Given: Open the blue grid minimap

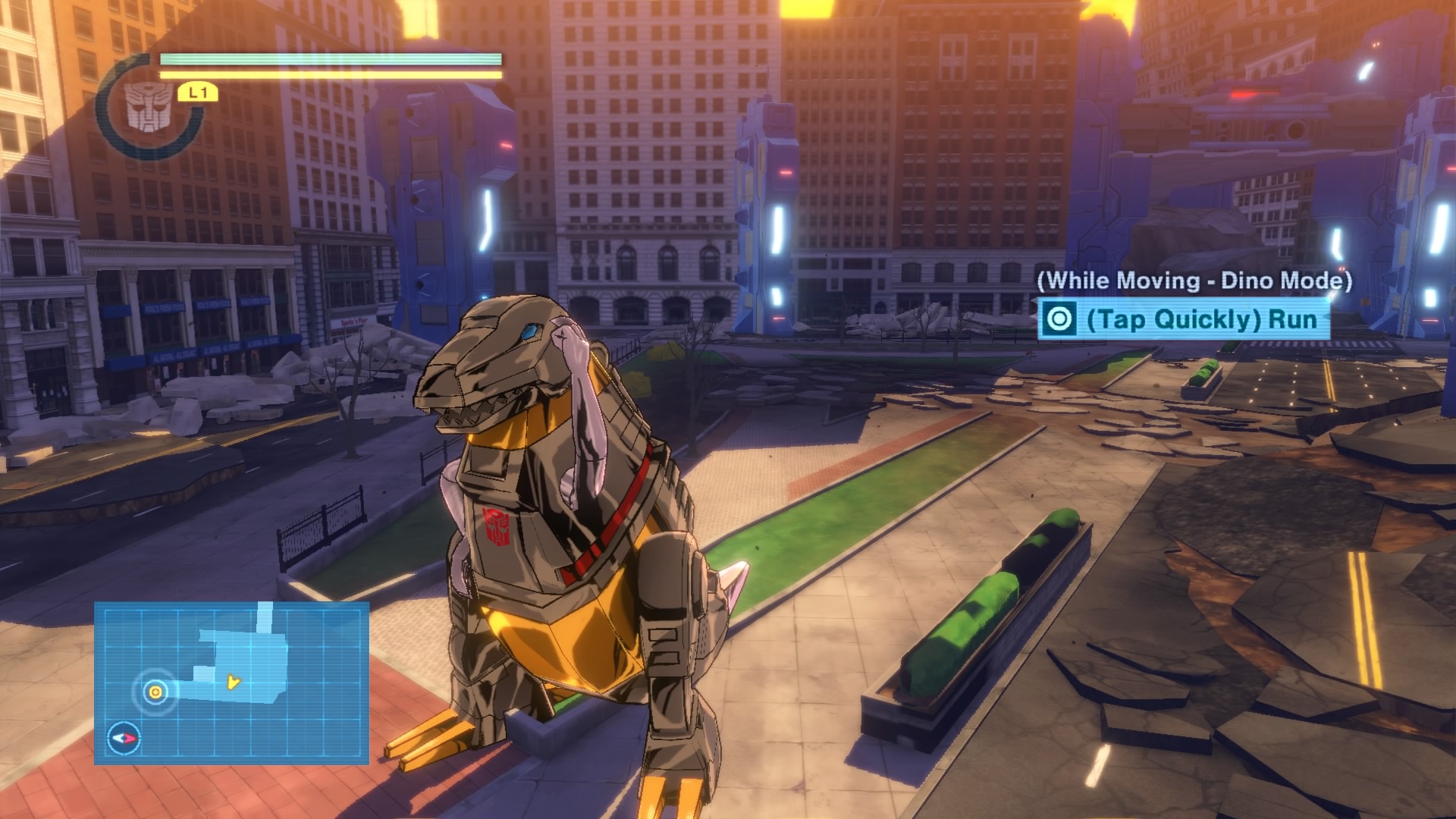Looking at the screenshot, I should coord(231,682).
